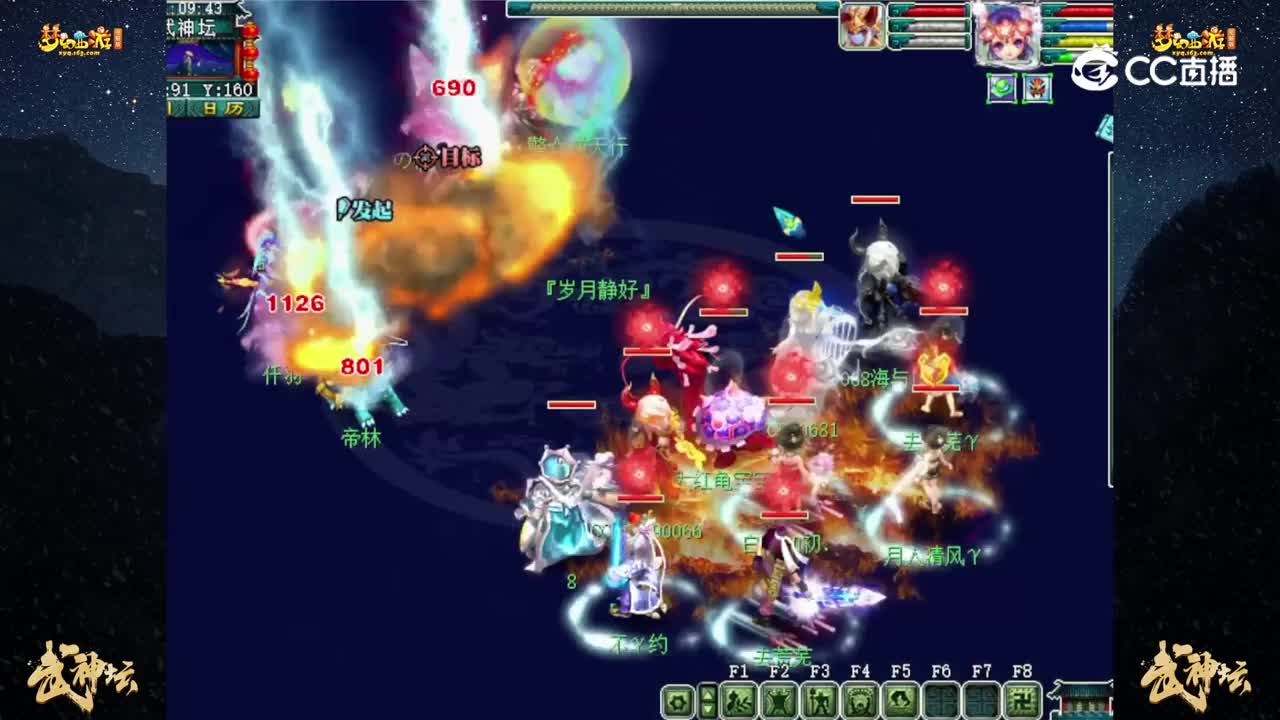Viewport: 1280px width, 720px height.
Task: Collapse the hotbar with the down arrow
Action: (x=707, y=710)
